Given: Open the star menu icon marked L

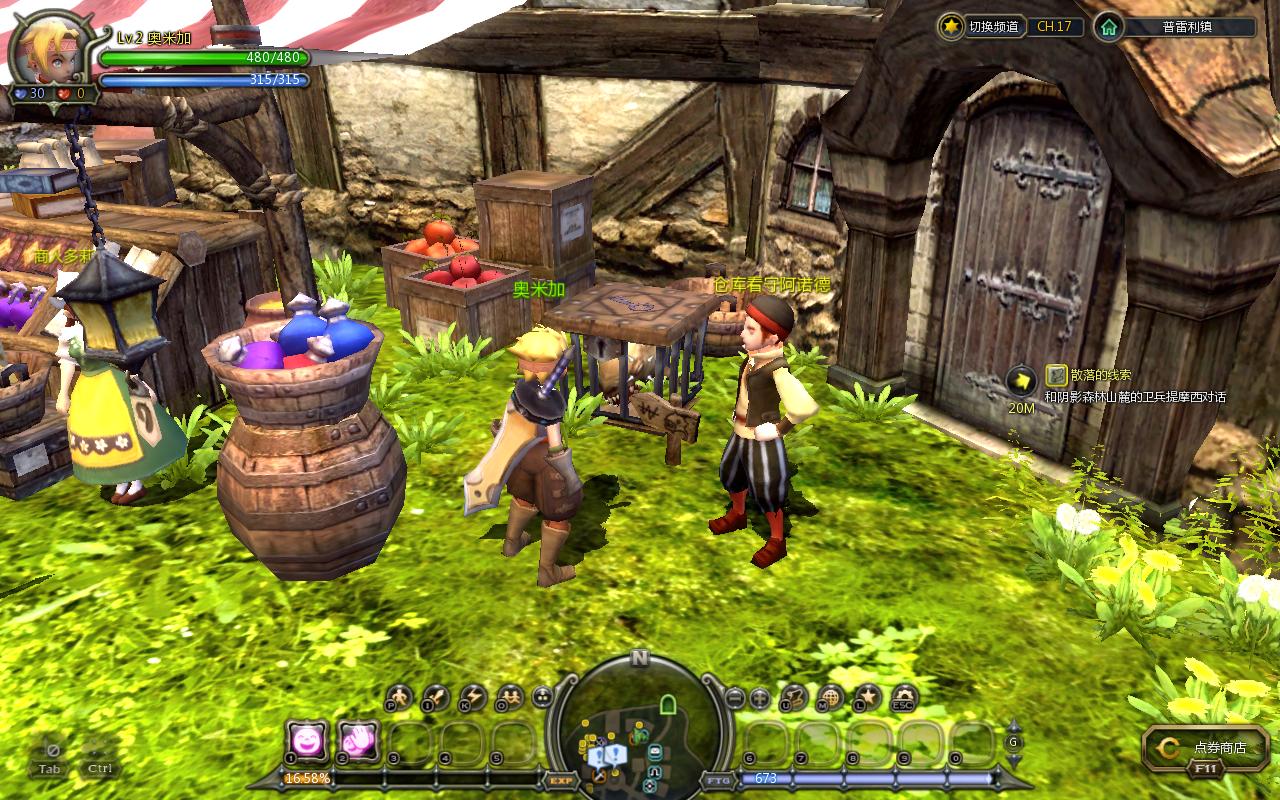Looking at the screenshot, I should 867,696.
